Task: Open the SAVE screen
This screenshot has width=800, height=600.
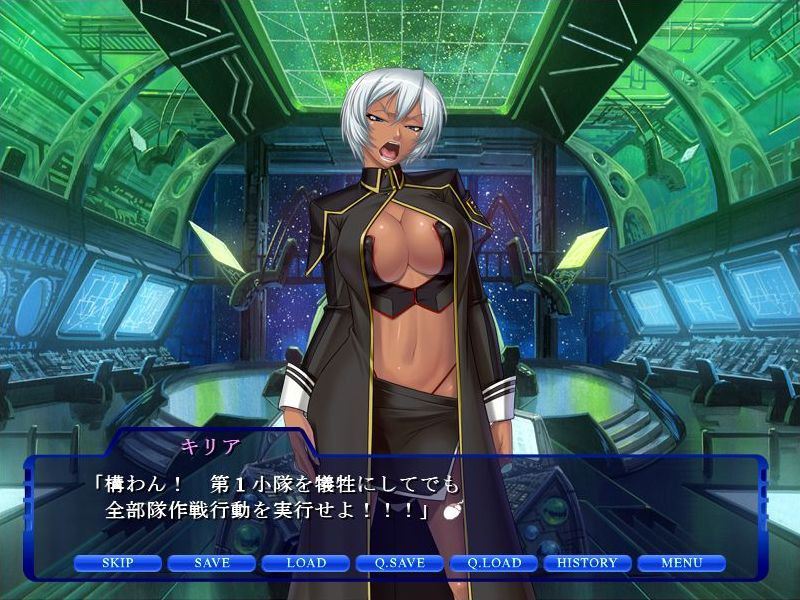Action: [212, 563]
